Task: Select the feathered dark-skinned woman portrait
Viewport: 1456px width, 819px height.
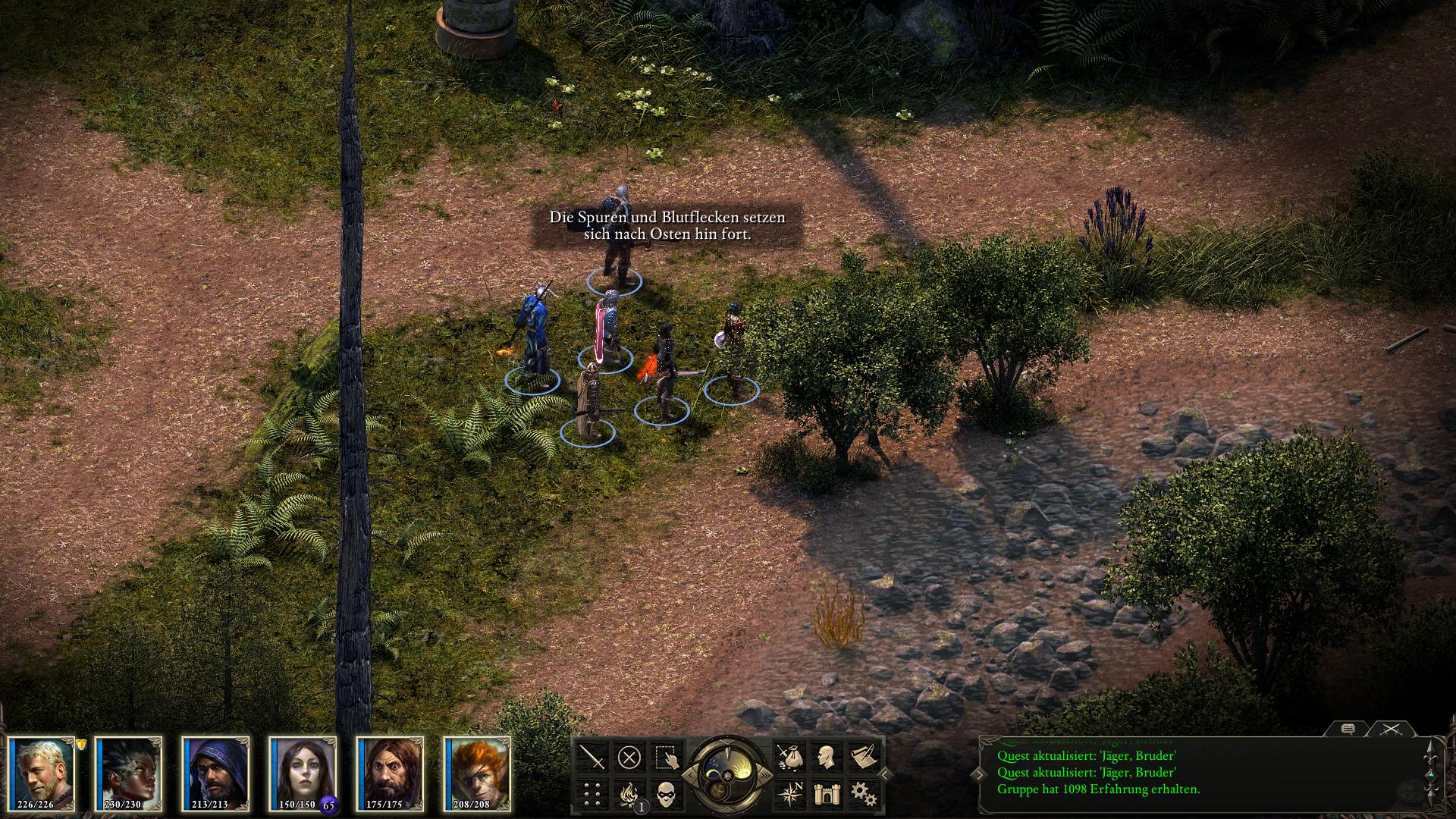Action: 129,772
